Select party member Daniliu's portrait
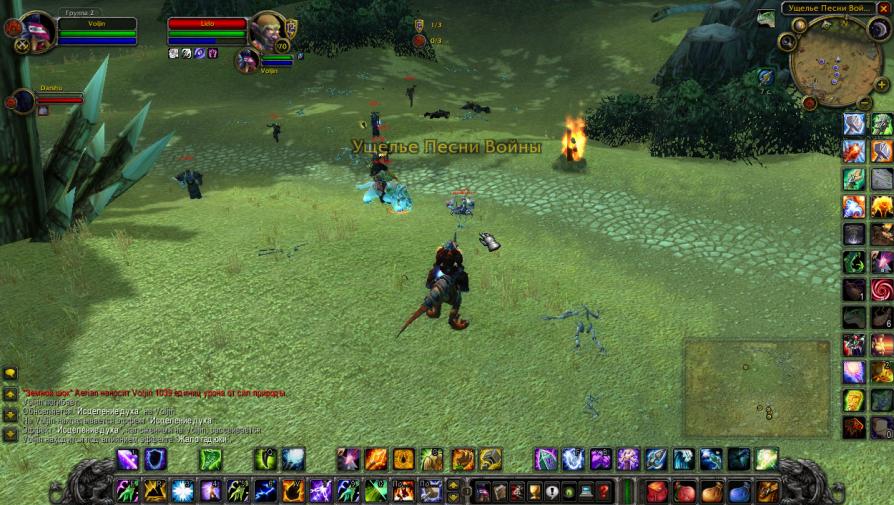The height and width of the screenshot is (505, 894). point(23,100)
